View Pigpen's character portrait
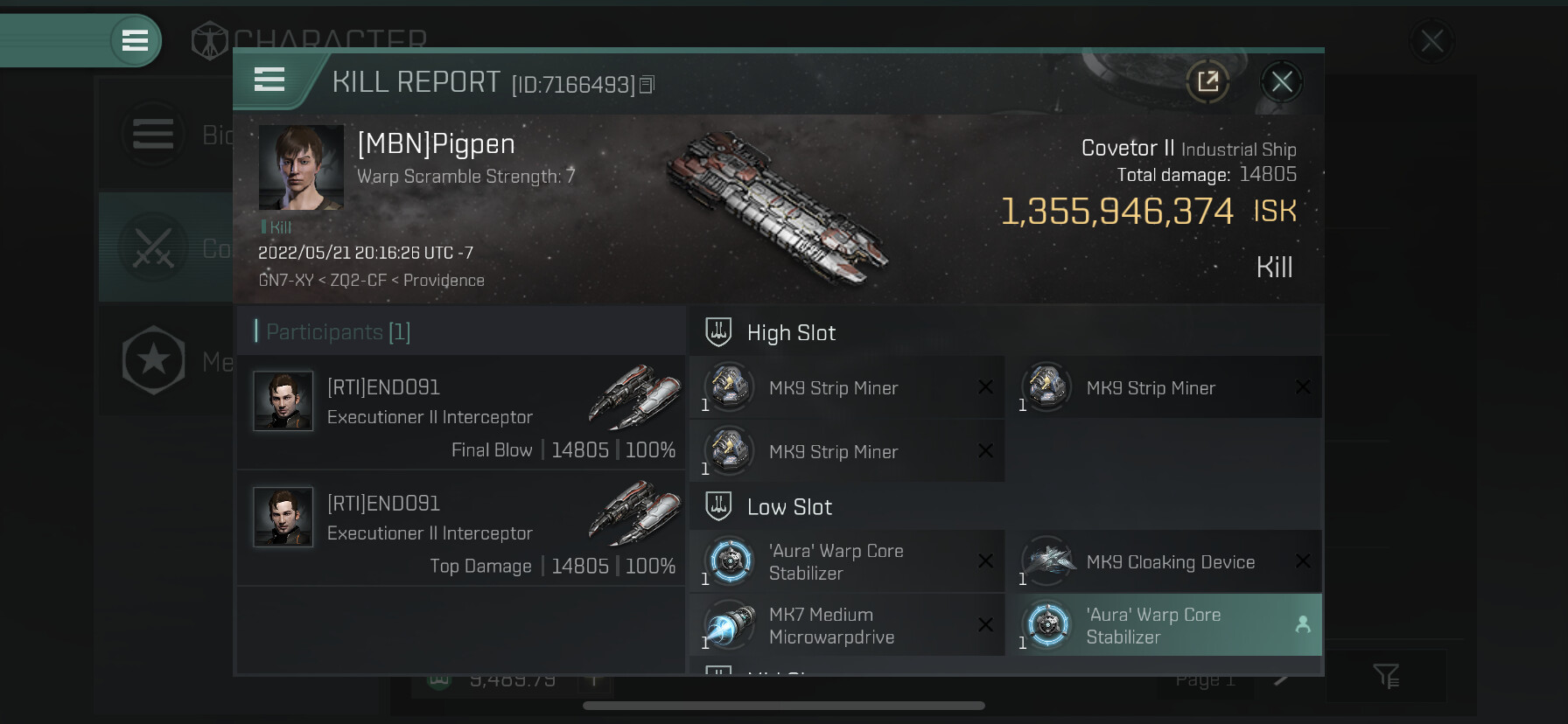This screenshot has height=724, width=1568. pyautogui.click(x=301, y=167)
